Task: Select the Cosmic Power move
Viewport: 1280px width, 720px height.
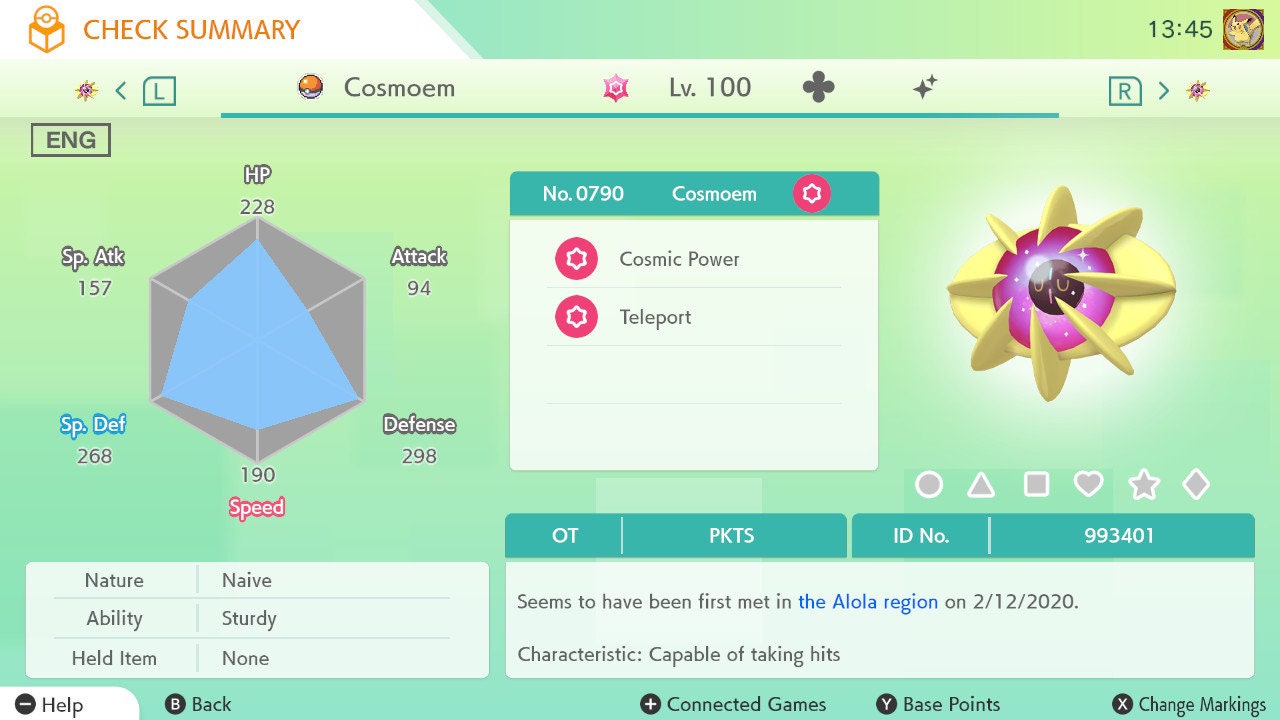Action: tap(679, 260)
